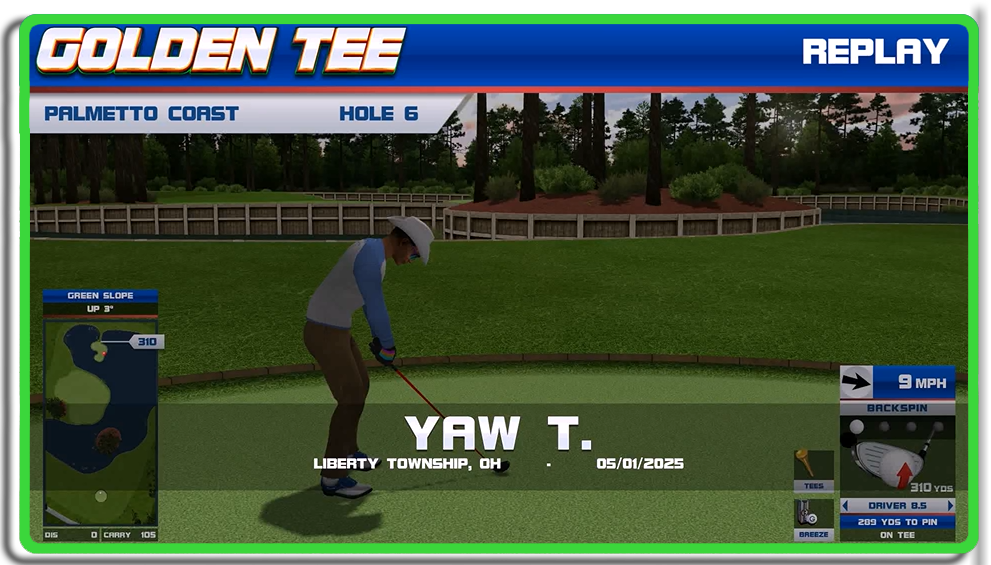The image size is (991, 565).
Task: Click the overhead hole minimap
Action: tap(100, 420)
